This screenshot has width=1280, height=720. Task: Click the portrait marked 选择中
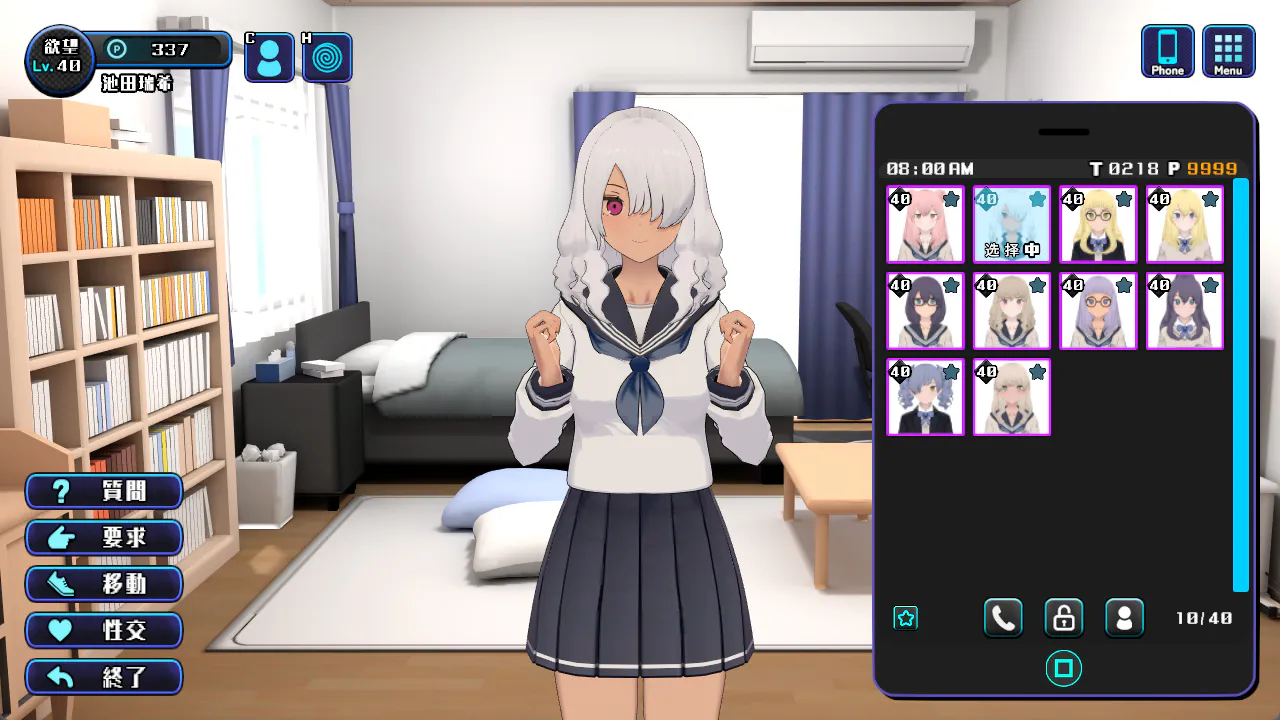tap(1011, 224)
